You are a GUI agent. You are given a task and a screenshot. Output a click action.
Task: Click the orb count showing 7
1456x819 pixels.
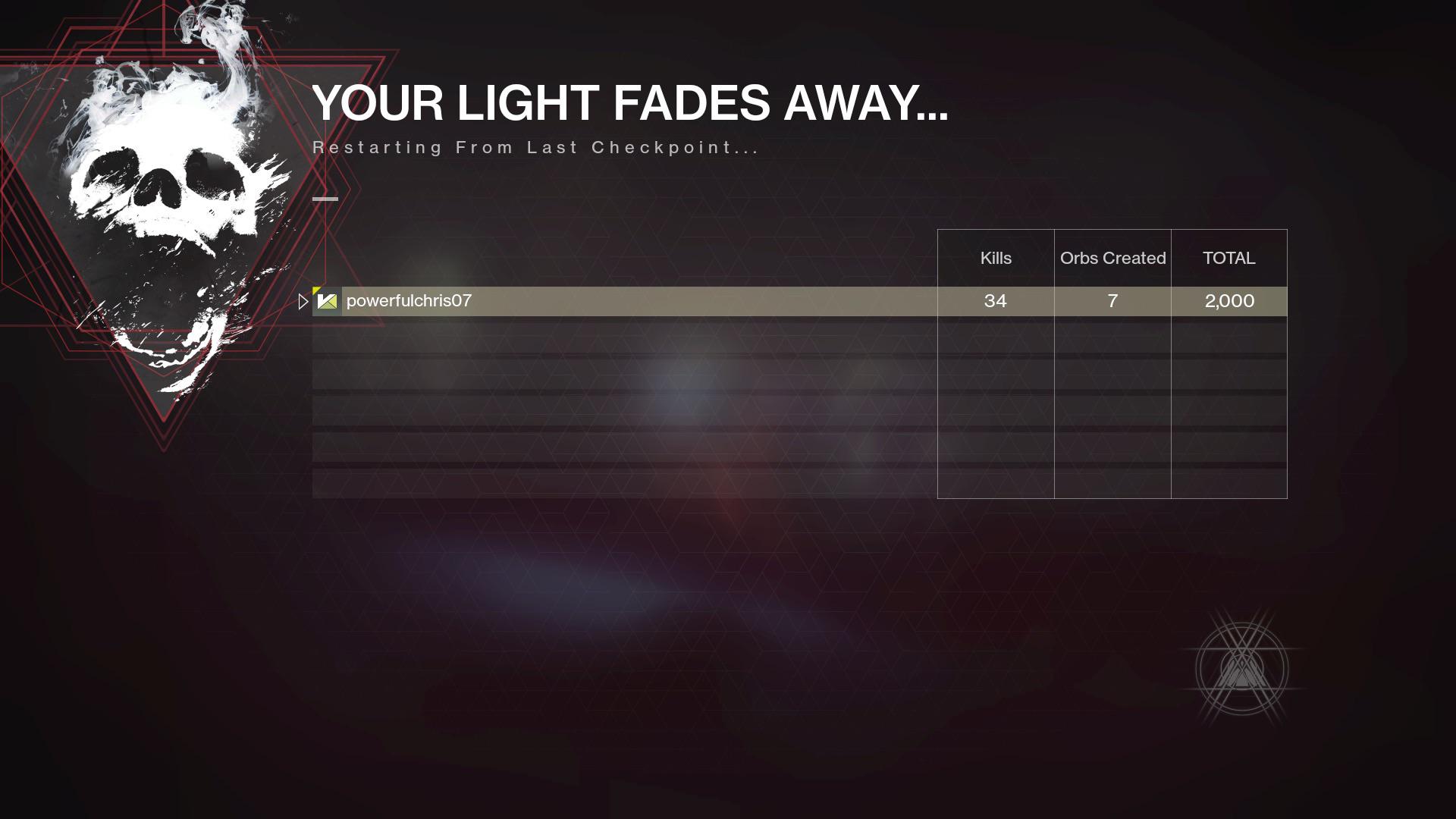coord(1112,301)
